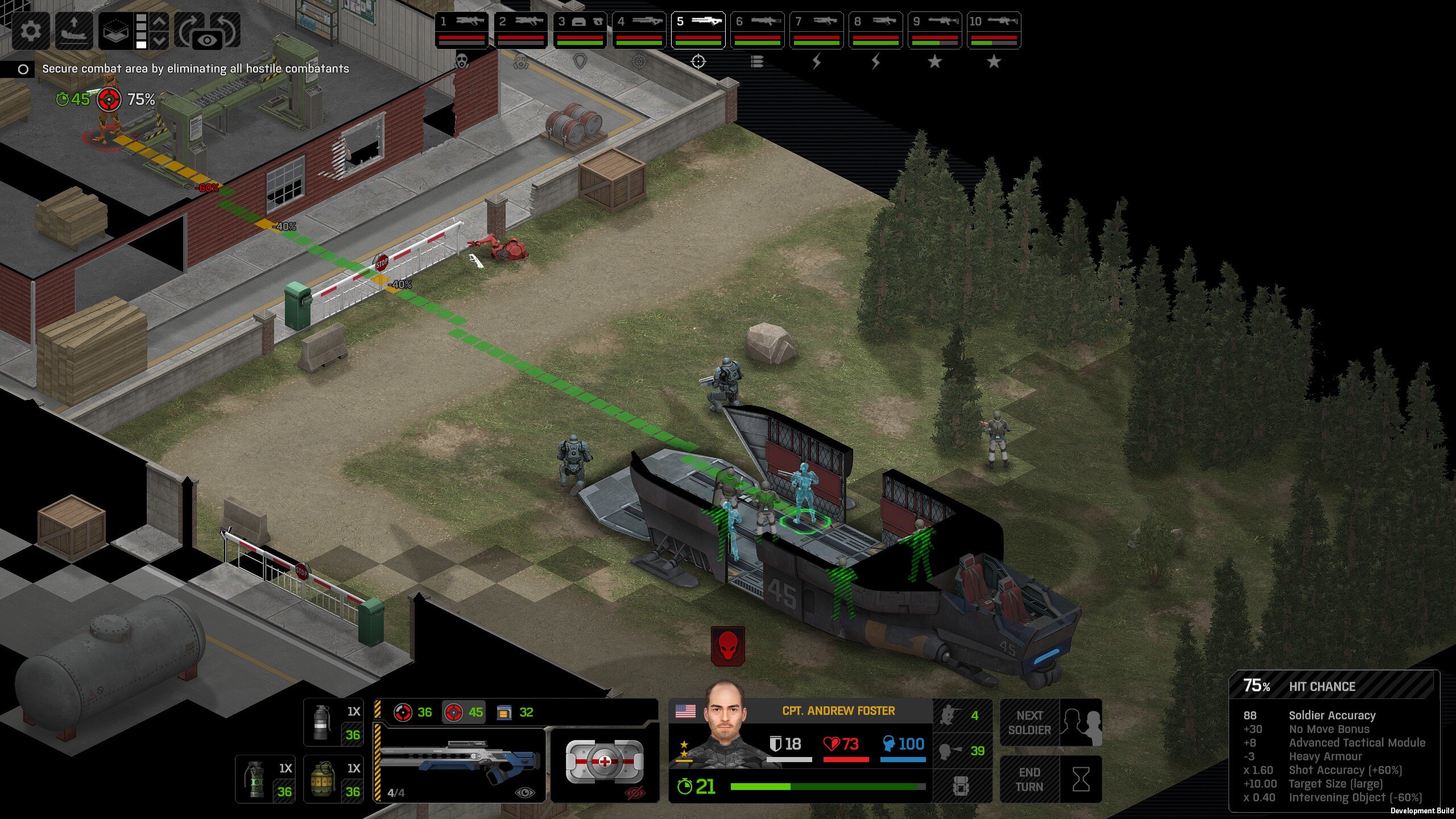Image resolution: width=1456 pixels, height=819 pixels.
Task: Select soldier slot 3 with shield
Action: pos(580,30)
